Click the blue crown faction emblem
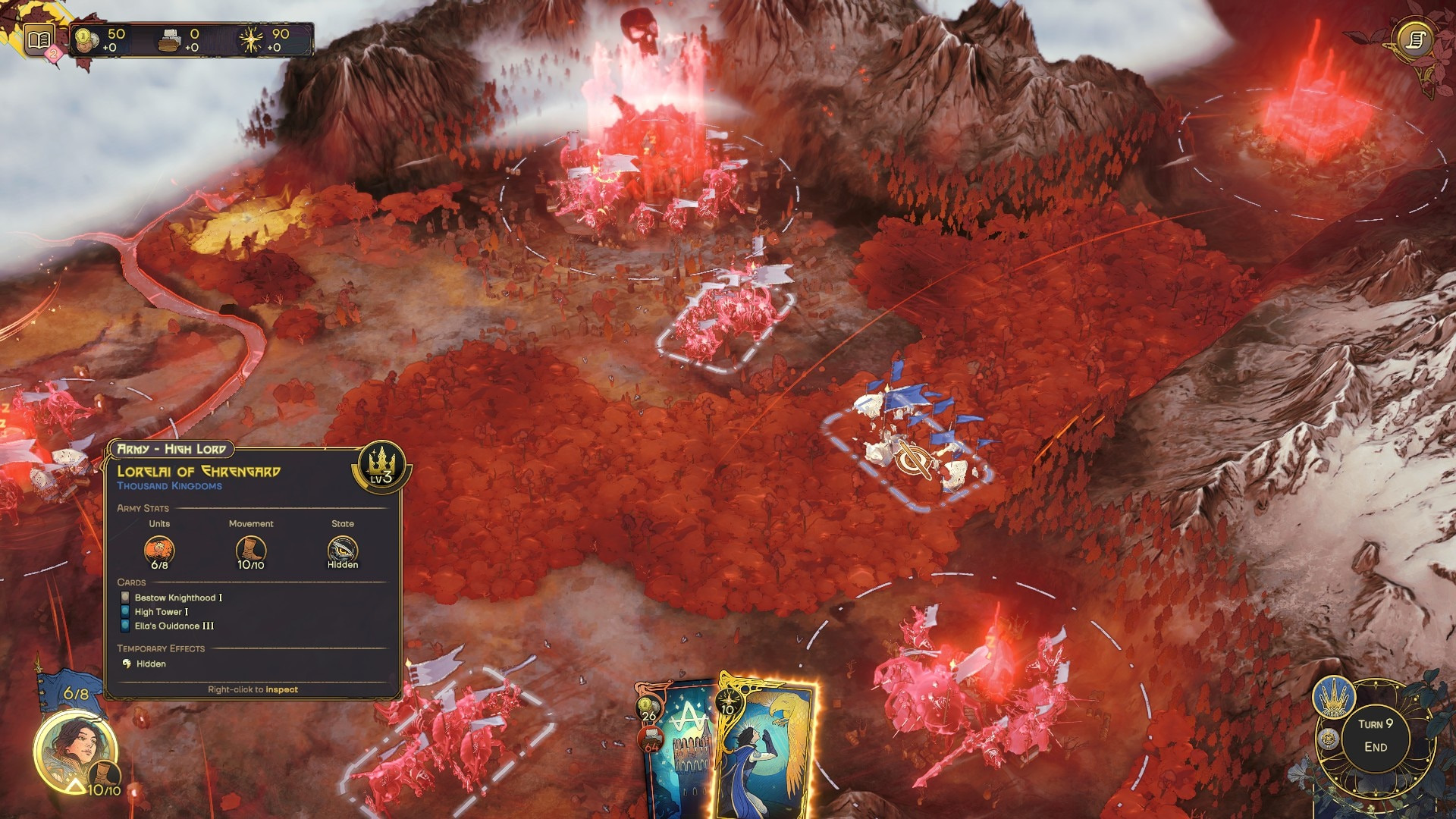The width and height of the screenshot is (1456, 819). [1334, 697]
